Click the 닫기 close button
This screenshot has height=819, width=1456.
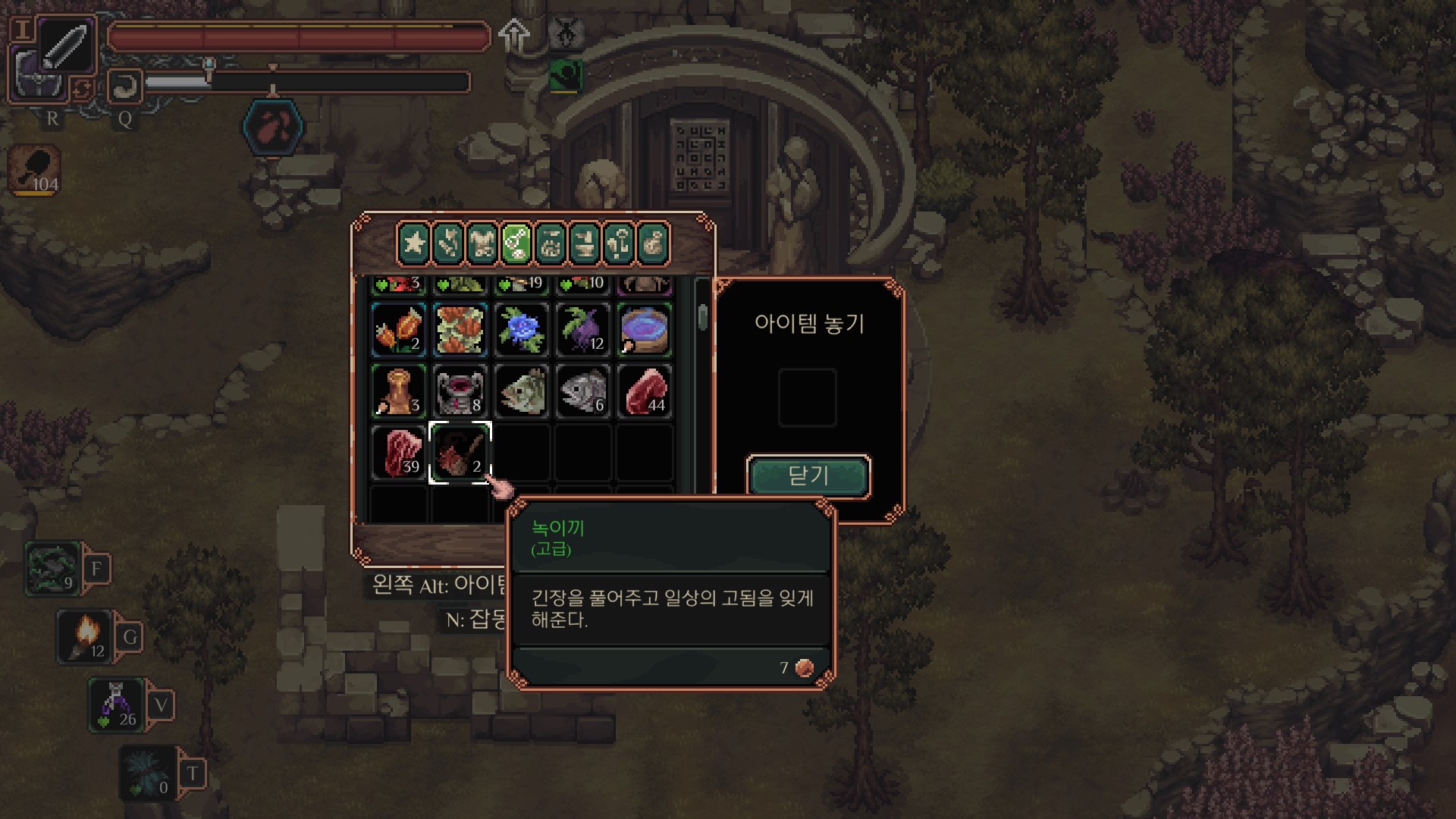(x=808, y=475)
